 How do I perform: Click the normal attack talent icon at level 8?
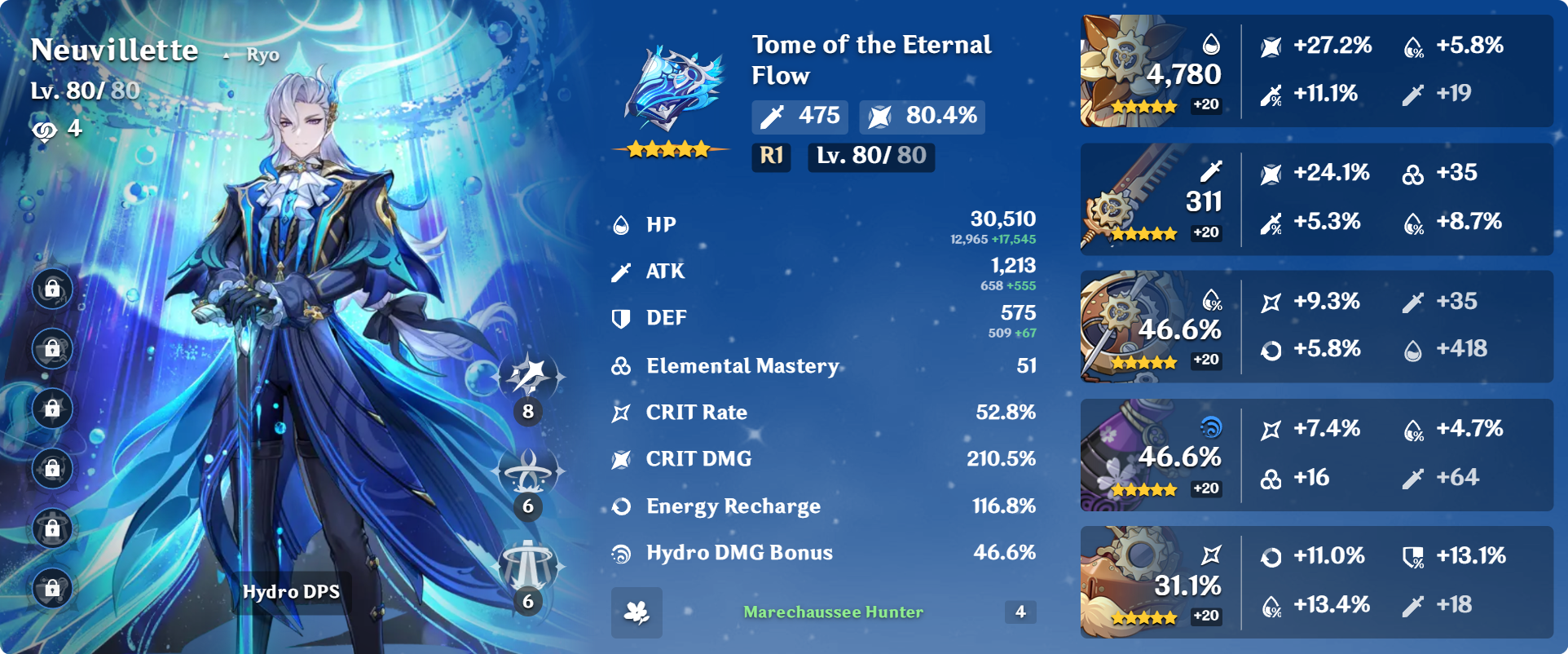click(x=530, y=377)
